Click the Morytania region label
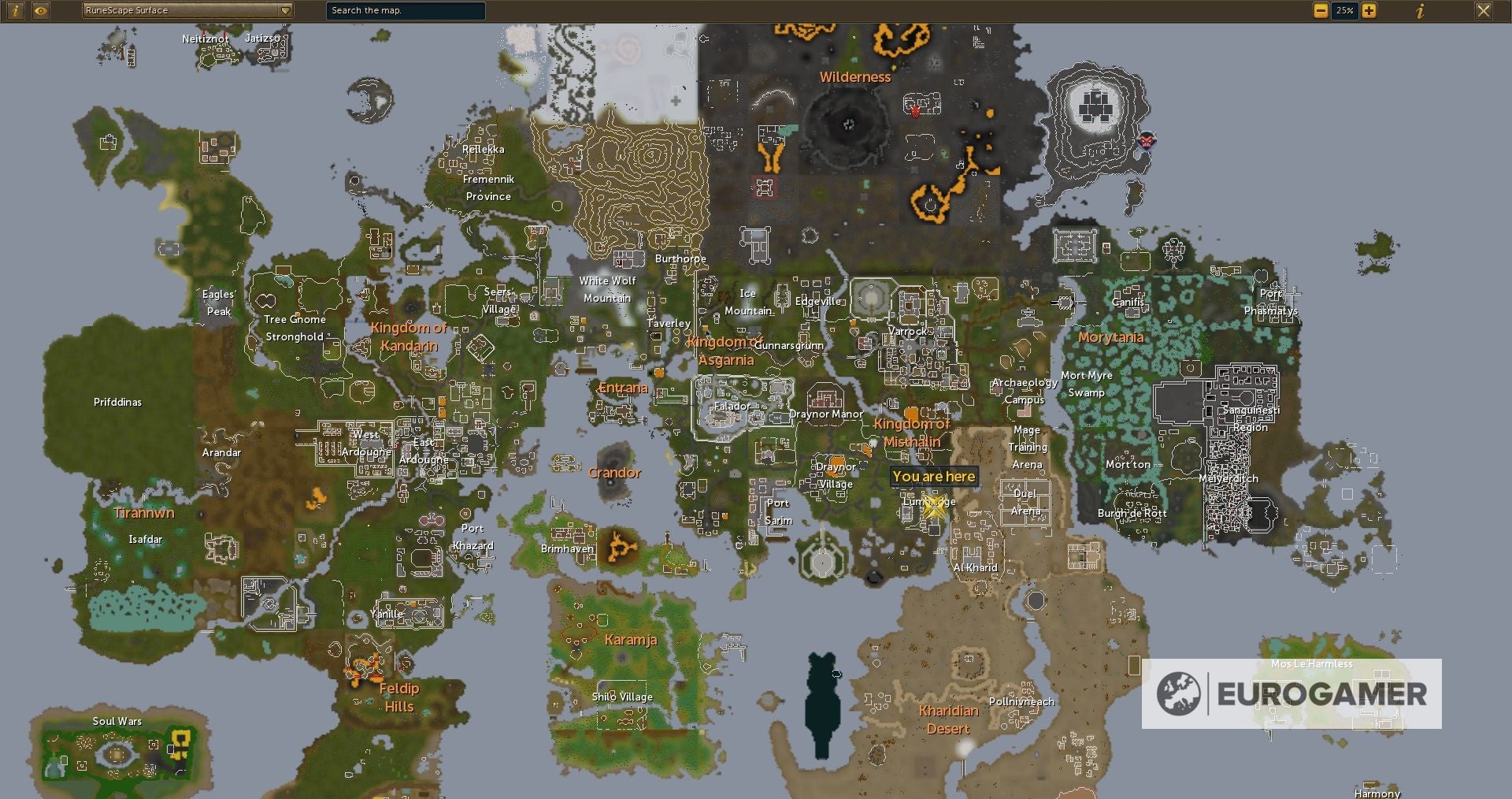 [1111, 336]
